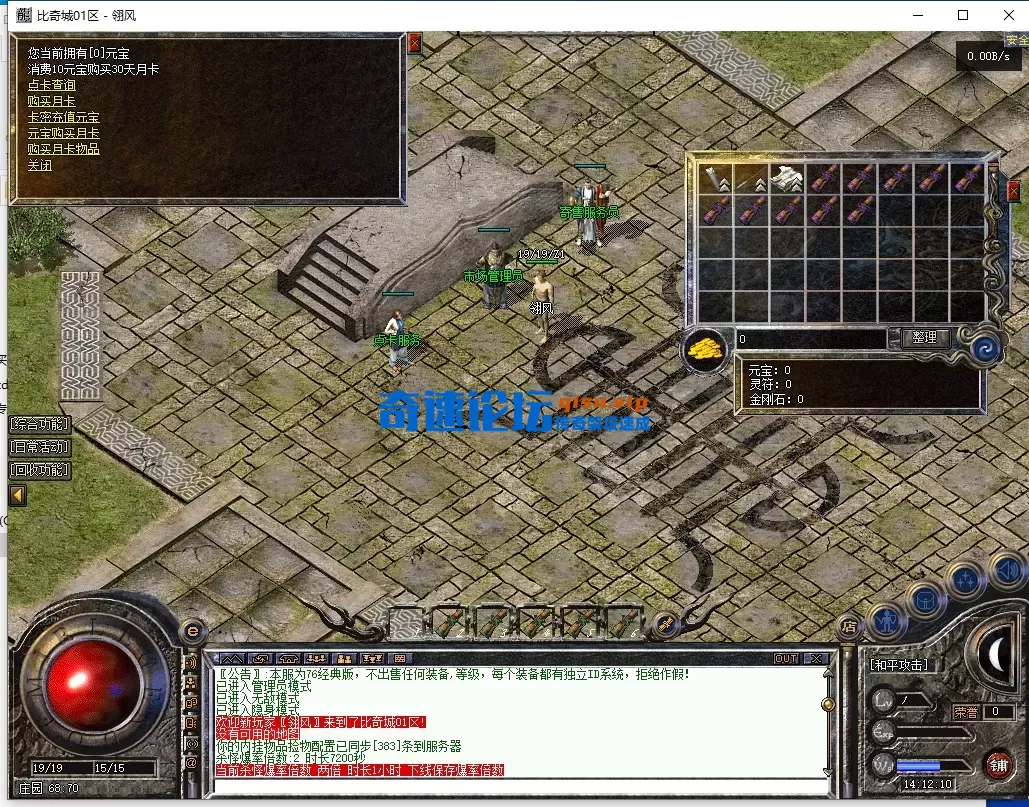This screenshot has height=807, width=1029.
Task: Open the 日常活动 side menu
Action: [40, 447]
